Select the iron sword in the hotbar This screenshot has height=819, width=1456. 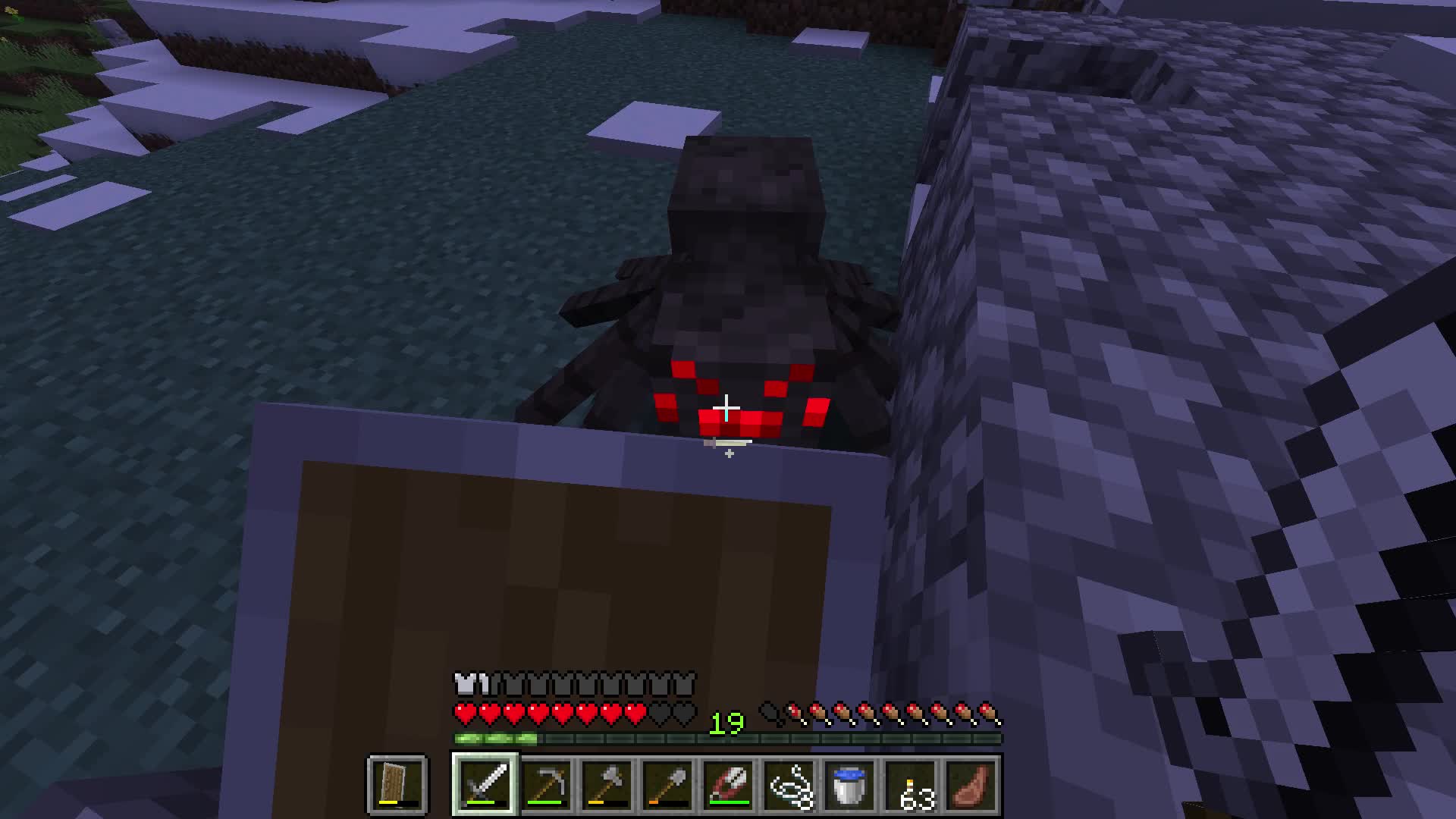point(485,786)
